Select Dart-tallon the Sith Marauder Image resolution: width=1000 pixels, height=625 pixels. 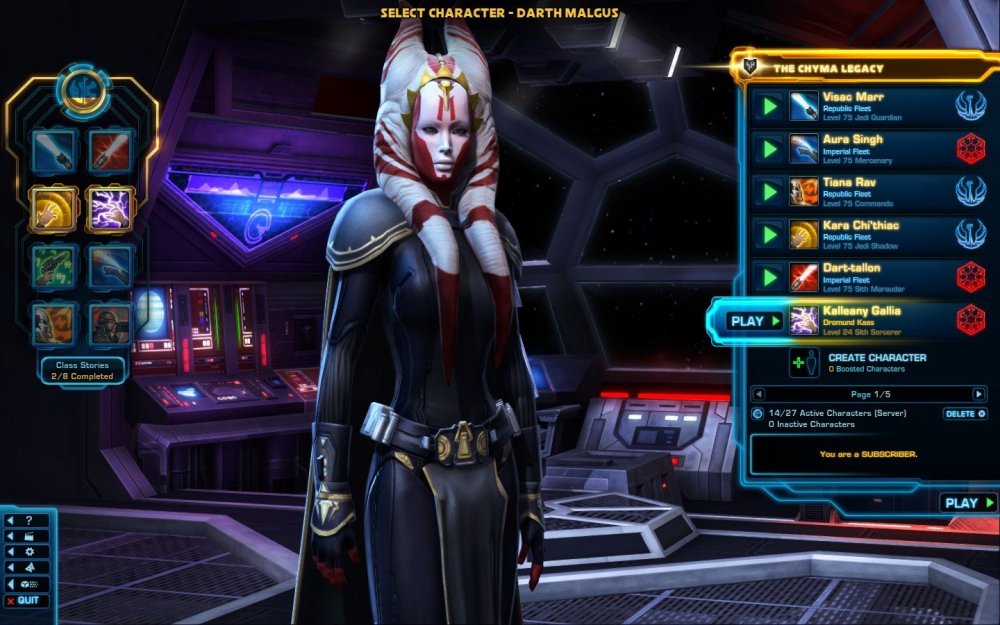click(862, 276)
